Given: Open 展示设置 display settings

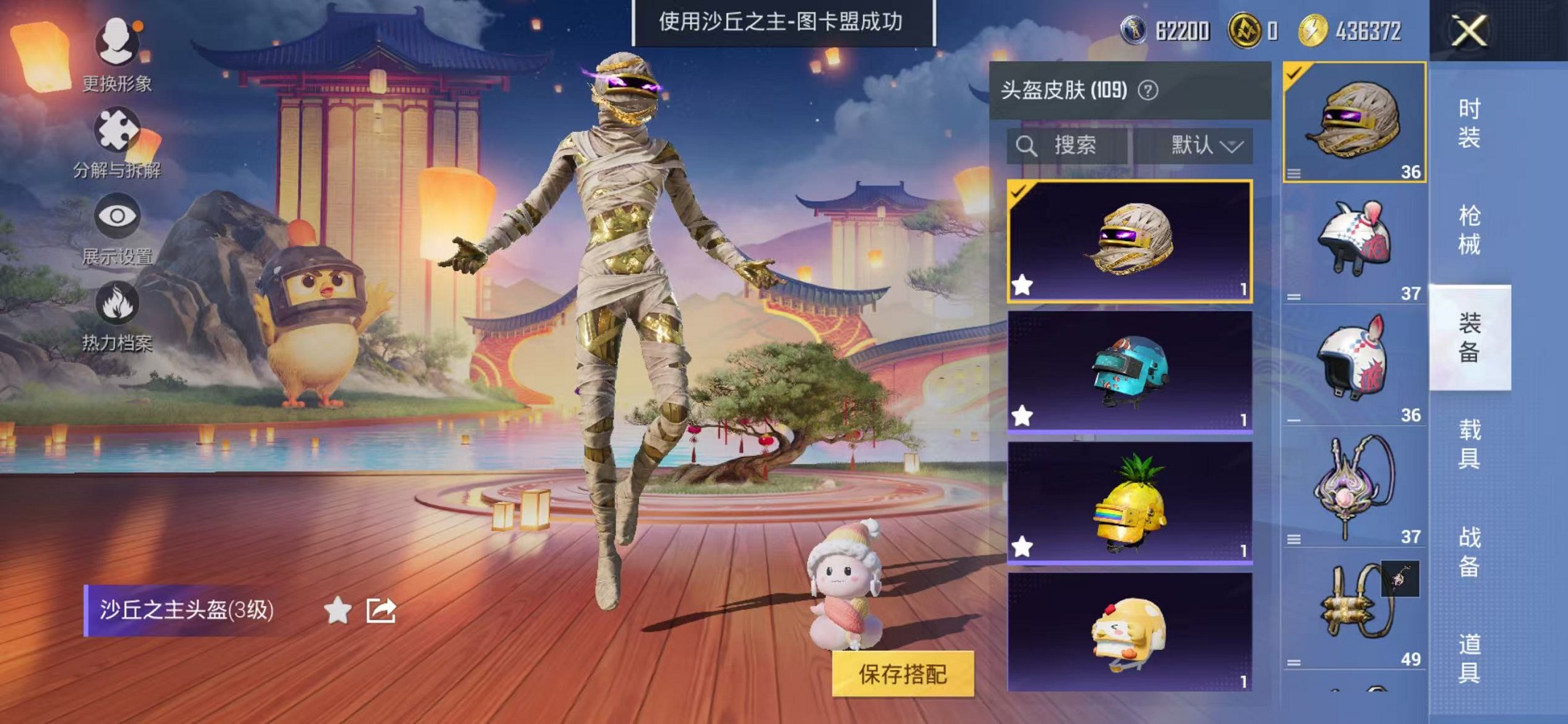Looking at the screenshot, I should click(x=119, y=214).
